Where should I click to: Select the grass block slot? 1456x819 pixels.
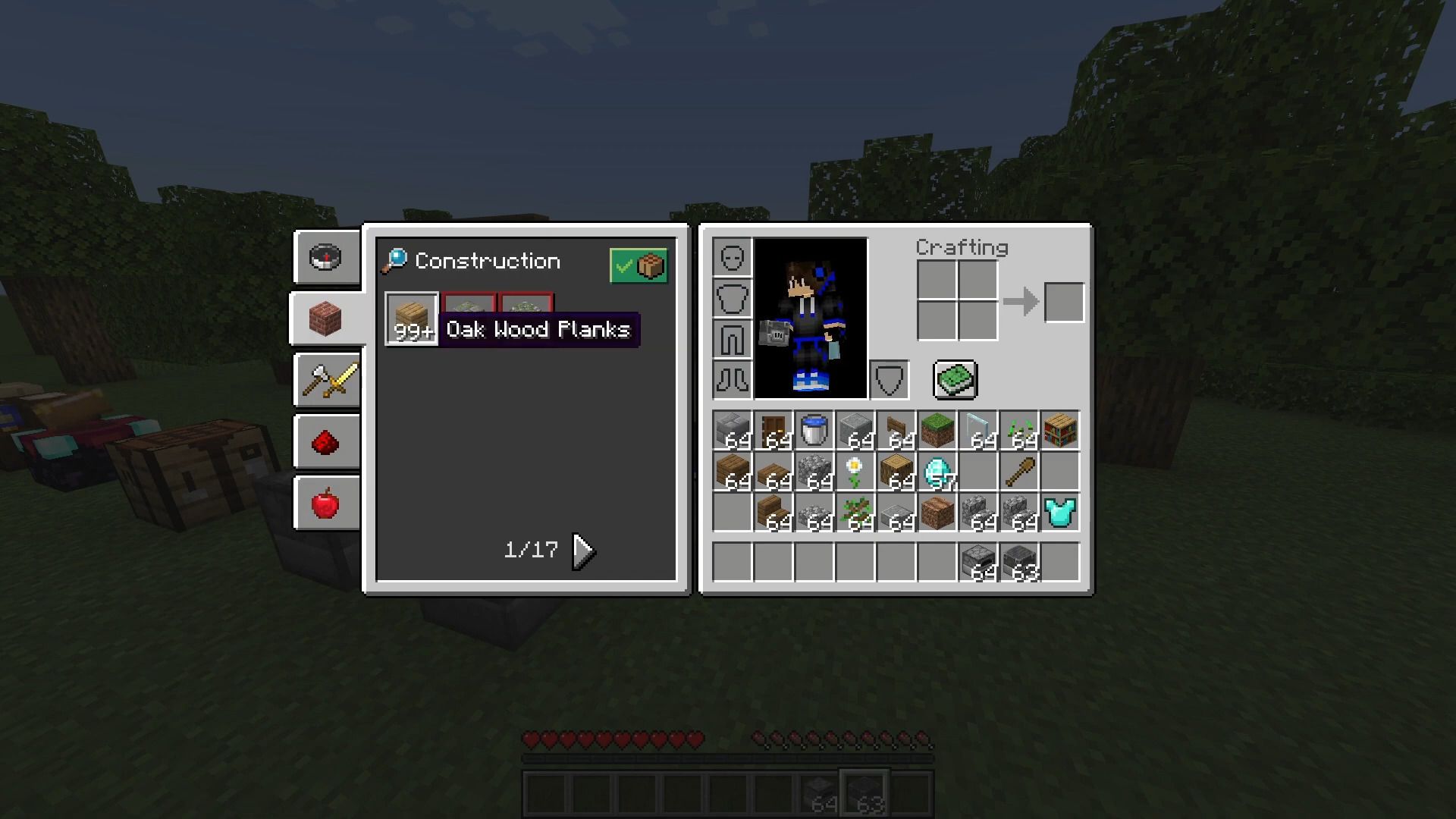click(937, 430)
